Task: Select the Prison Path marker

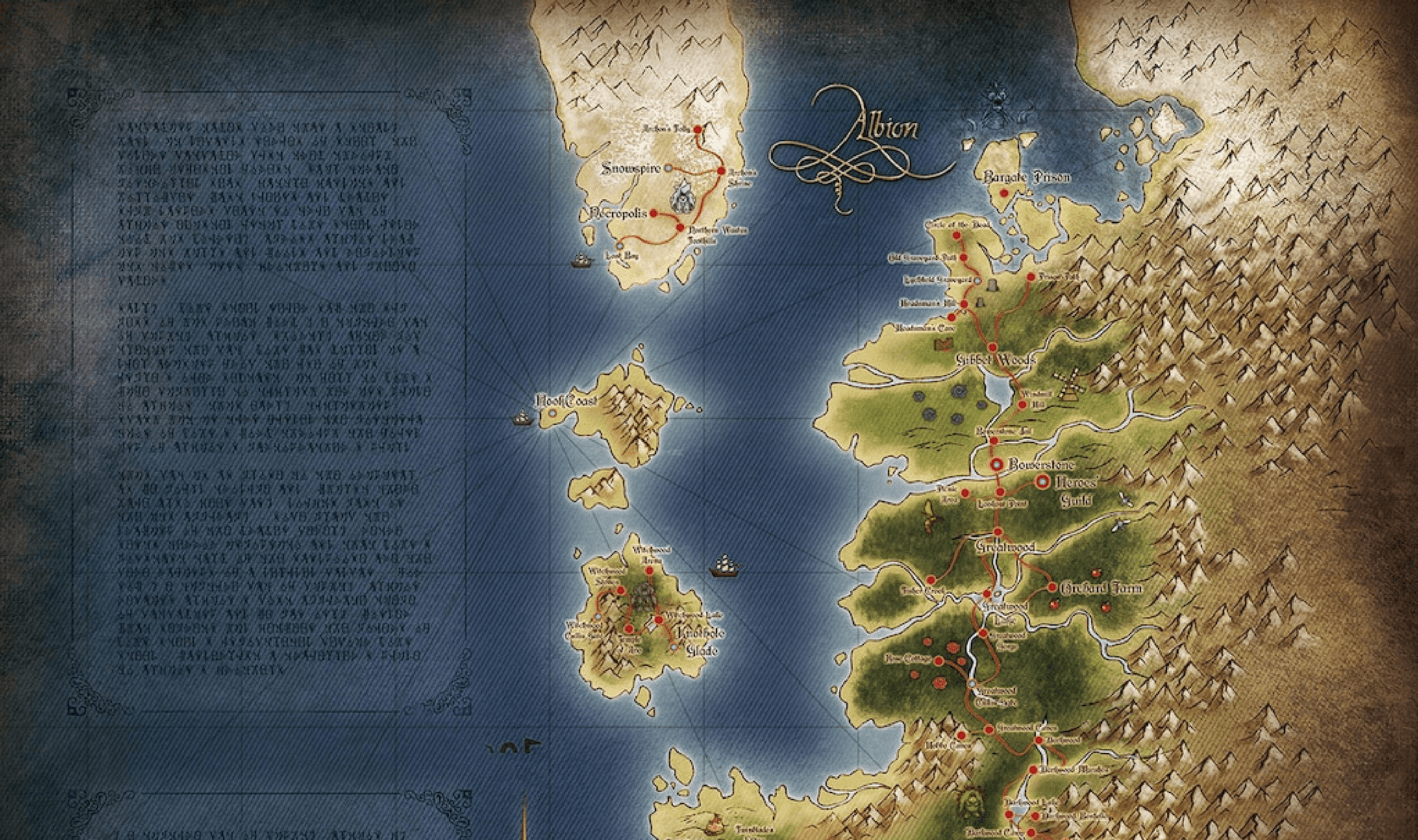Action: pos(1031,277)
